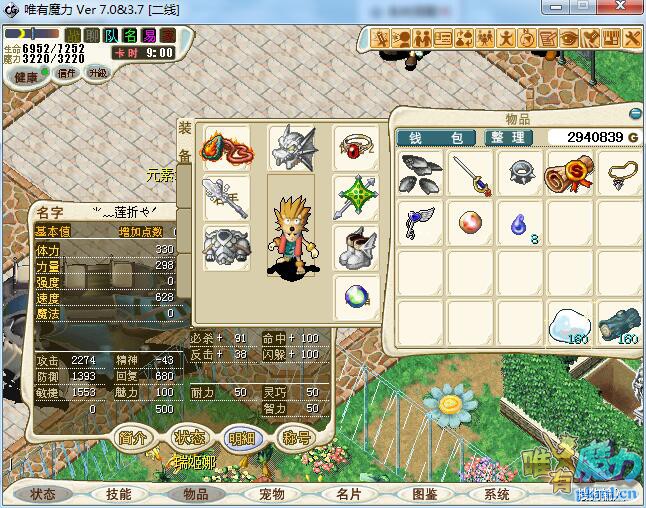Switch to the 称号 title tab

point(296,437)
